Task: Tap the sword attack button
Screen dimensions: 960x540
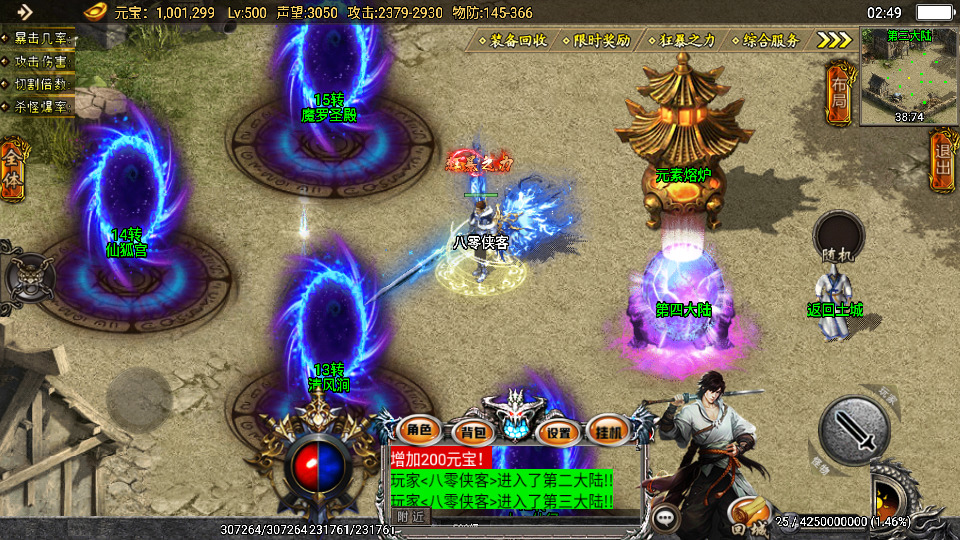Action: [854, 428]
